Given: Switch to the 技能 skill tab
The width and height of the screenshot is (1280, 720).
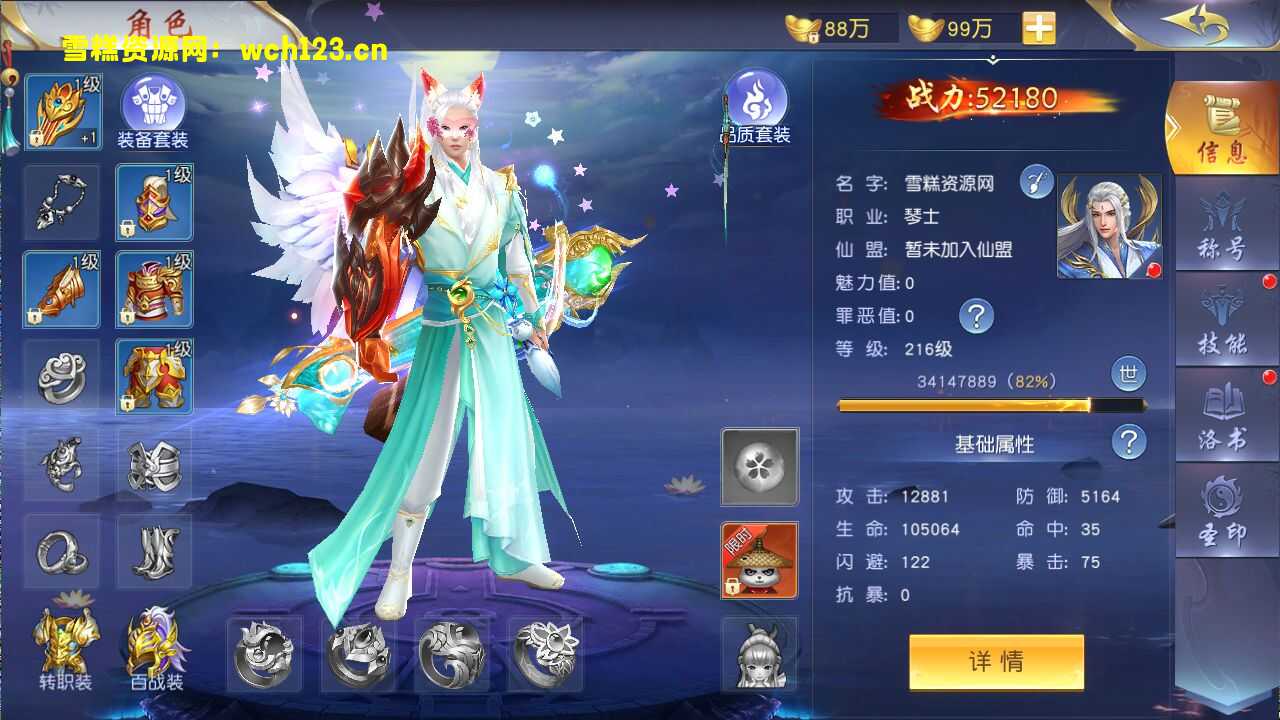Looking at the screenshot, I should pyautogui.click(x=1224, y=320).
